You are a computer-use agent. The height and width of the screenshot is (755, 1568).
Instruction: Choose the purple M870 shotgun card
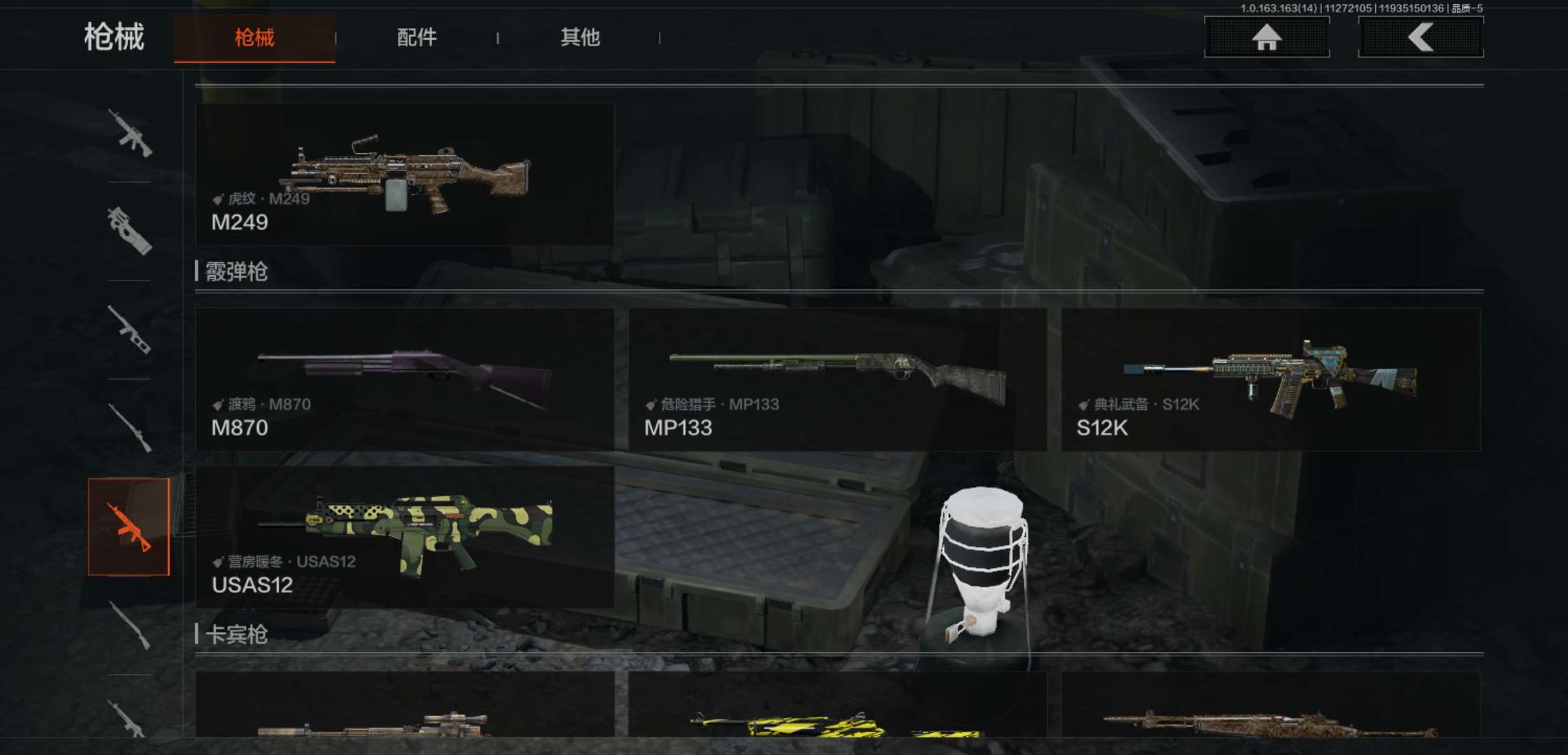[x=405, y=380]
